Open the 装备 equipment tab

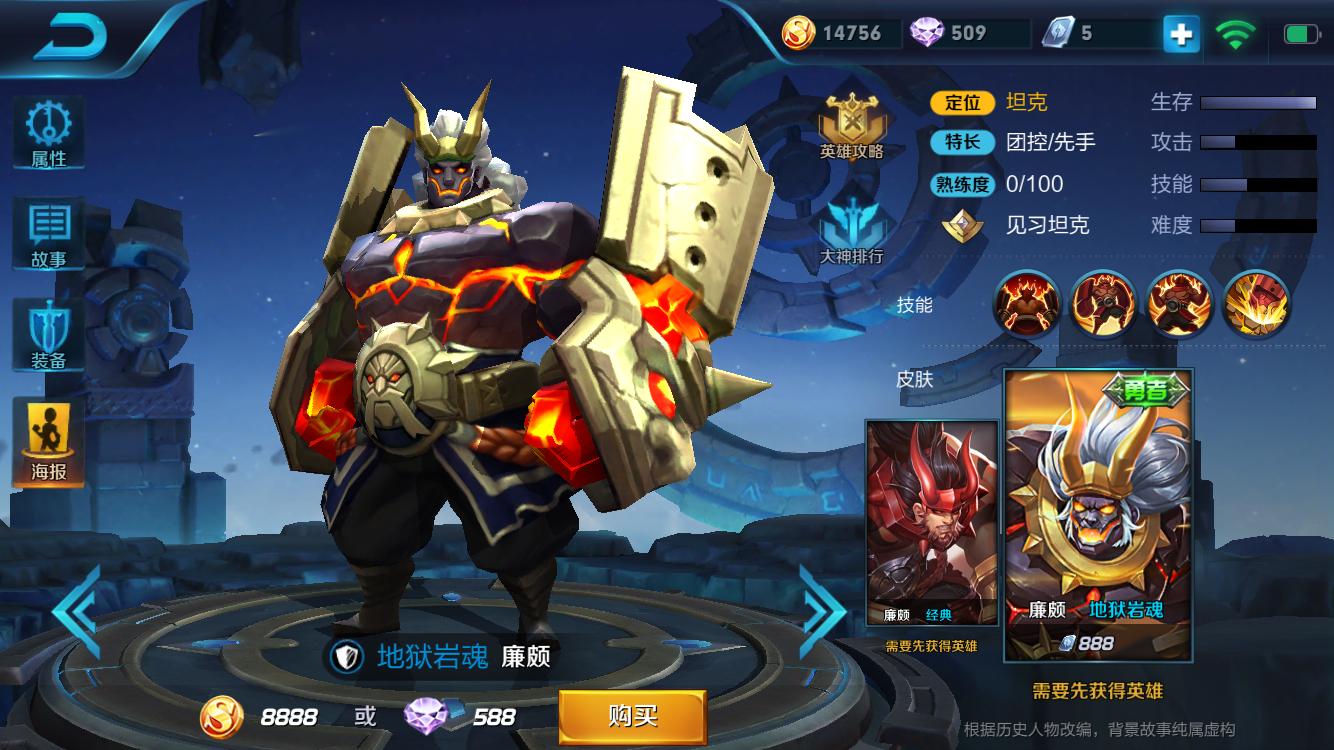click(48, 336)
